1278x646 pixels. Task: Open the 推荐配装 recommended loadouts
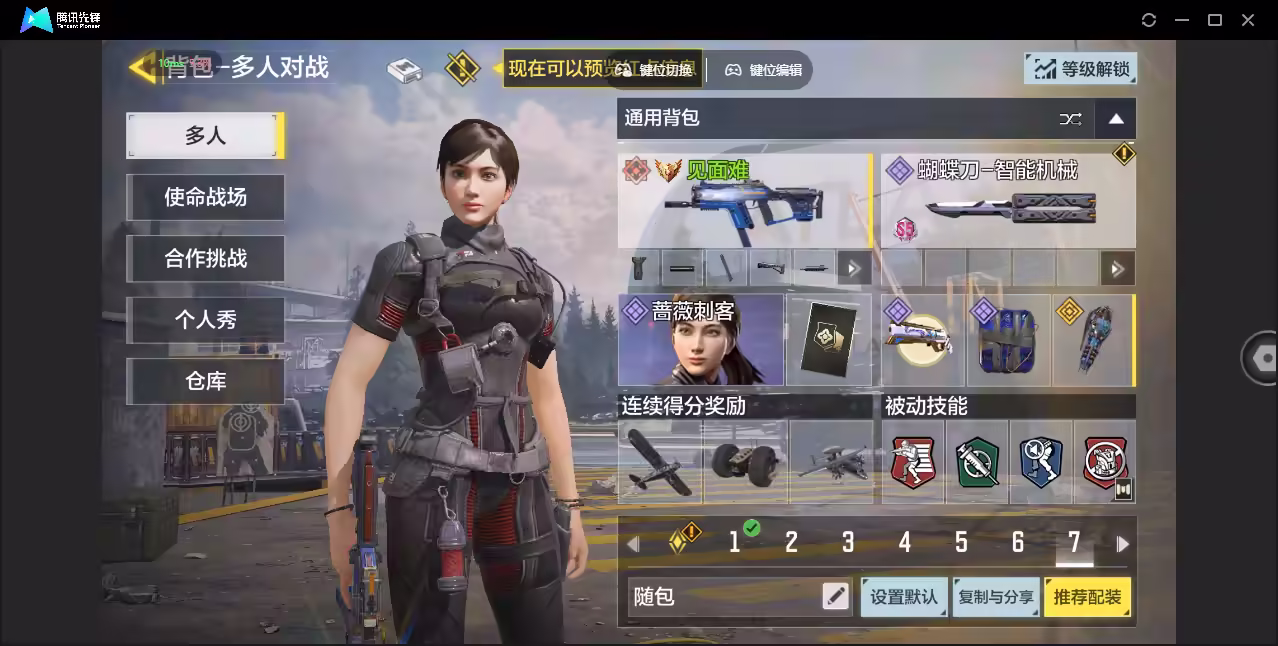(1087, 597)
